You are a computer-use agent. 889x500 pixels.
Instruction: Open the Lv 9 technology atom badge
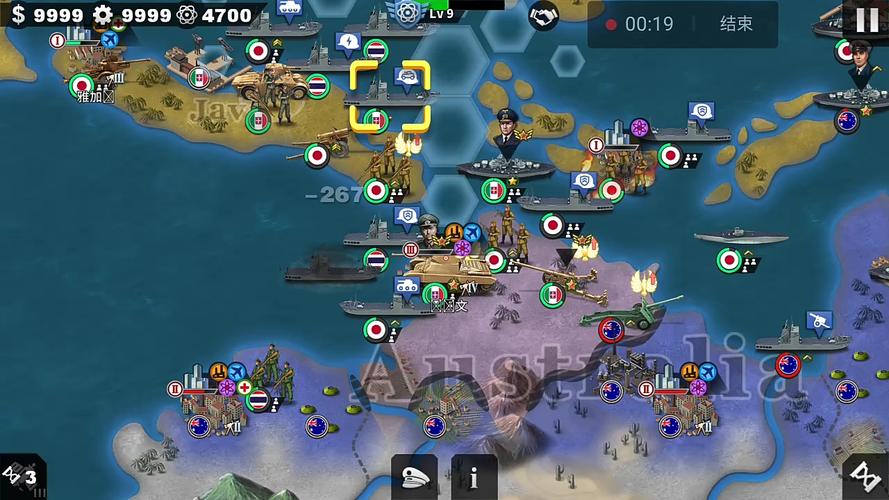pyautogui.click(x=406, y=13)
